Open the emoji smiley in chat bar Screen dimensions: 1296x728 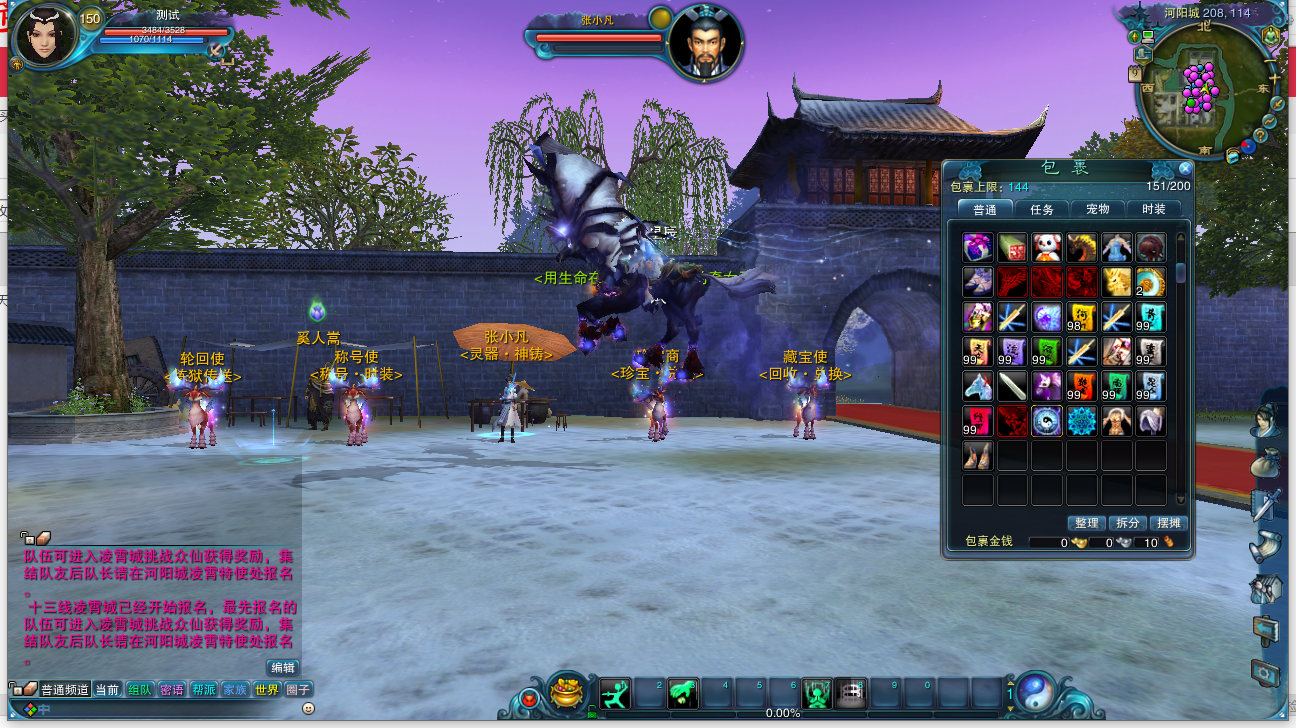pyautogui.click(x=308, y=708)
